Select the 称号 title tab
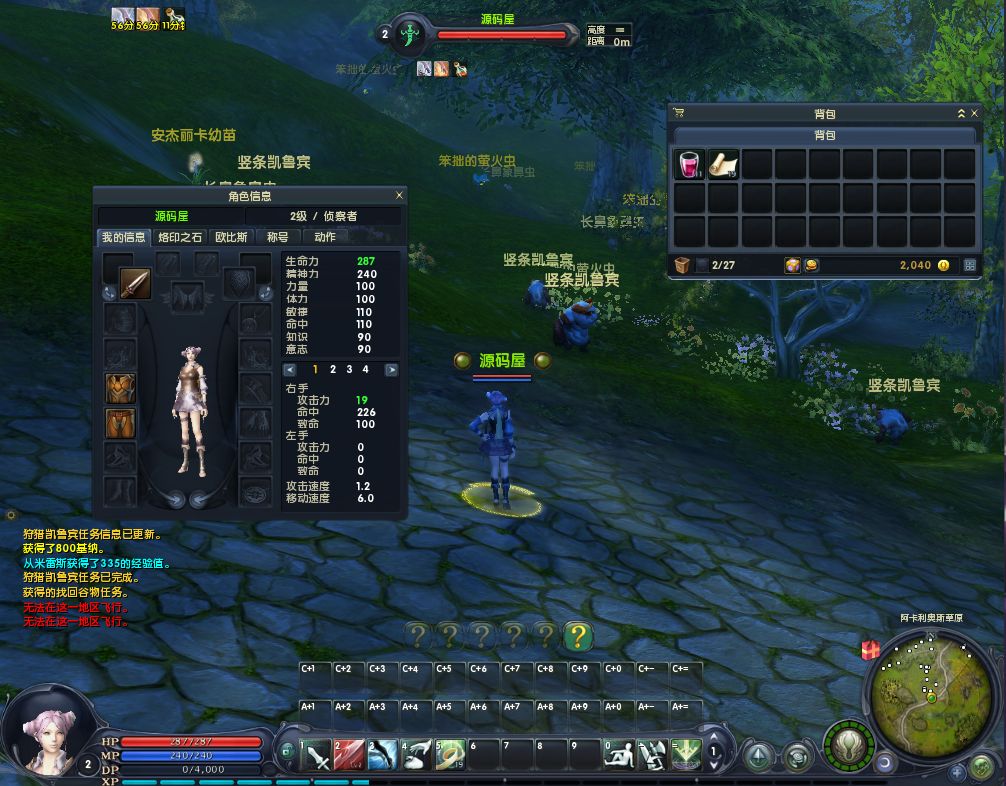 (x=277, y=237)
